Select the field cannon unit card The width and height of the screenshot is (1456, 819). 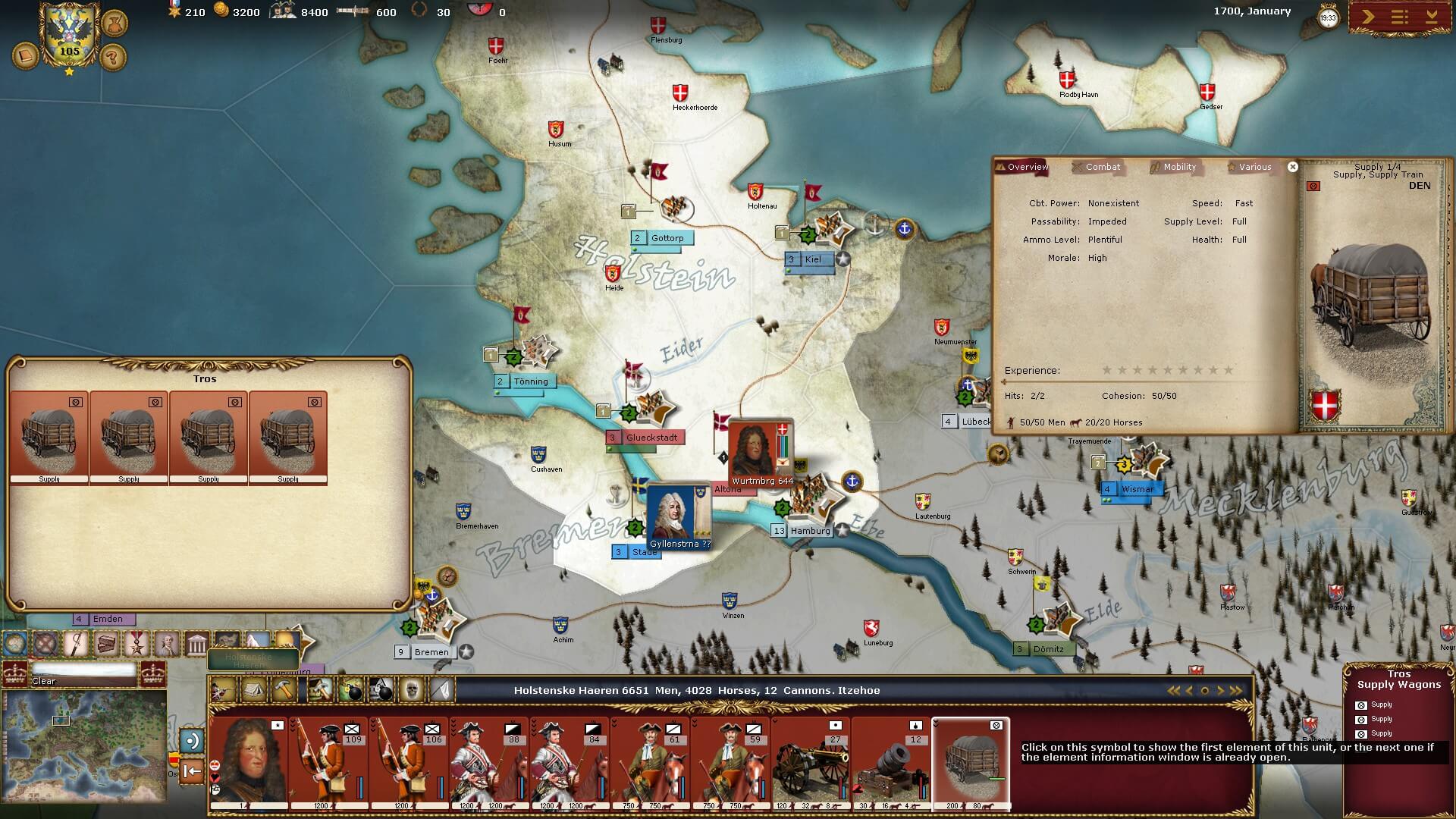pos(811,762)
